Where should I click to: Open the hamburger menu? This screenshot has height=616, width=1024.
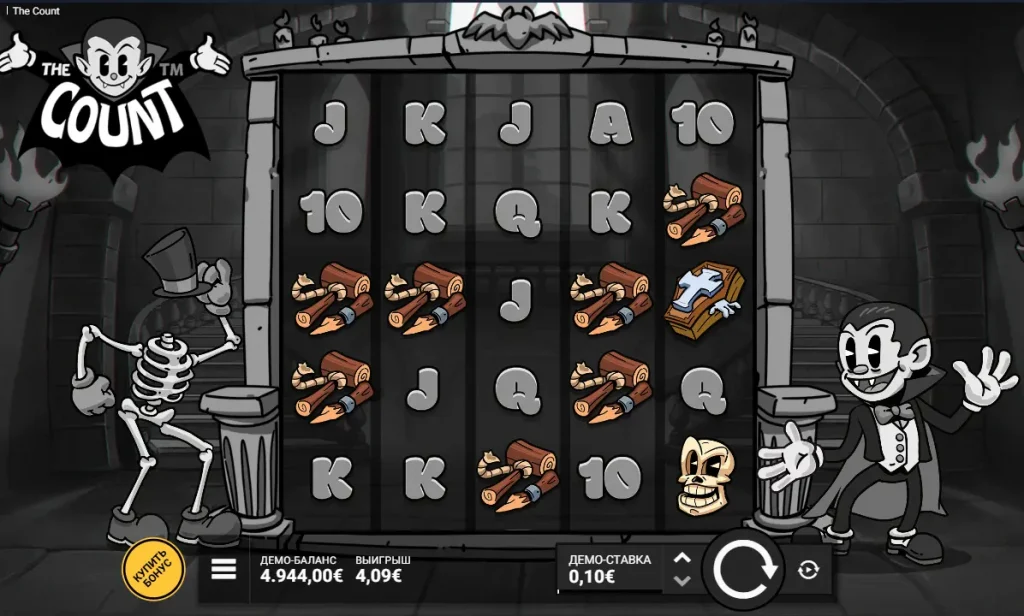[224, 569]
